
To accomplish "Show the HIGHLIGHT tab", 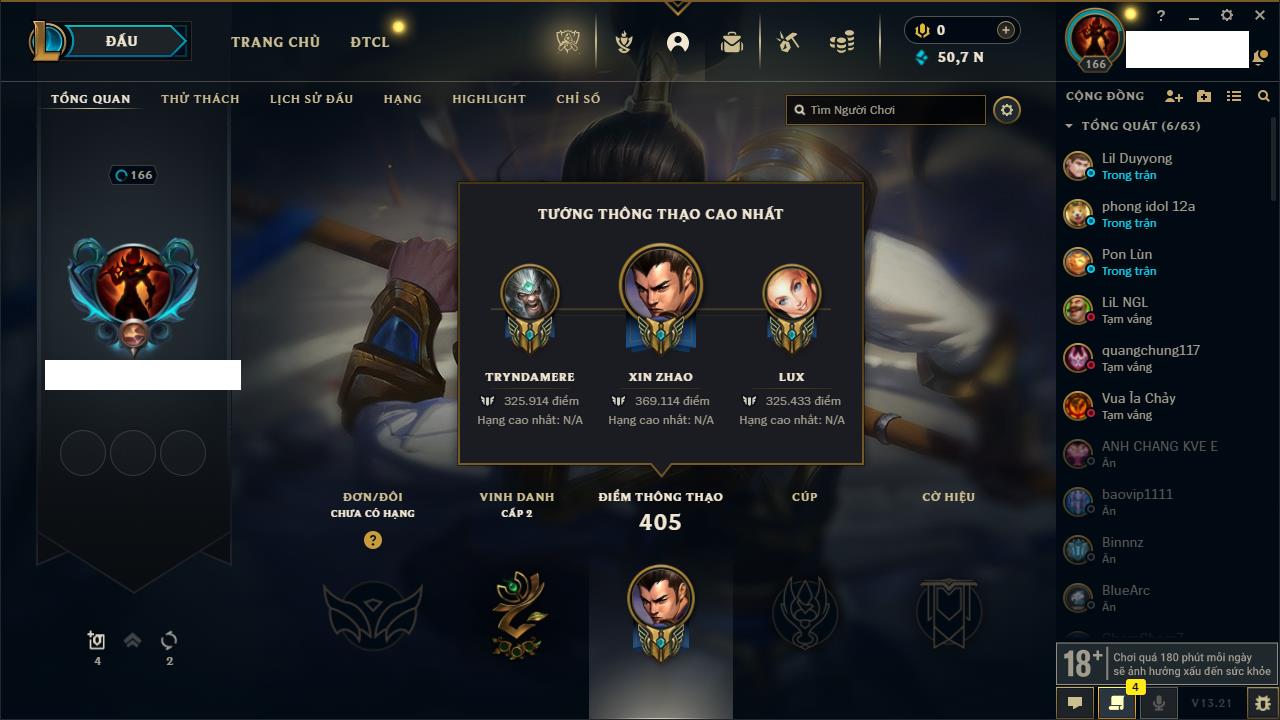I will [488, 99].
